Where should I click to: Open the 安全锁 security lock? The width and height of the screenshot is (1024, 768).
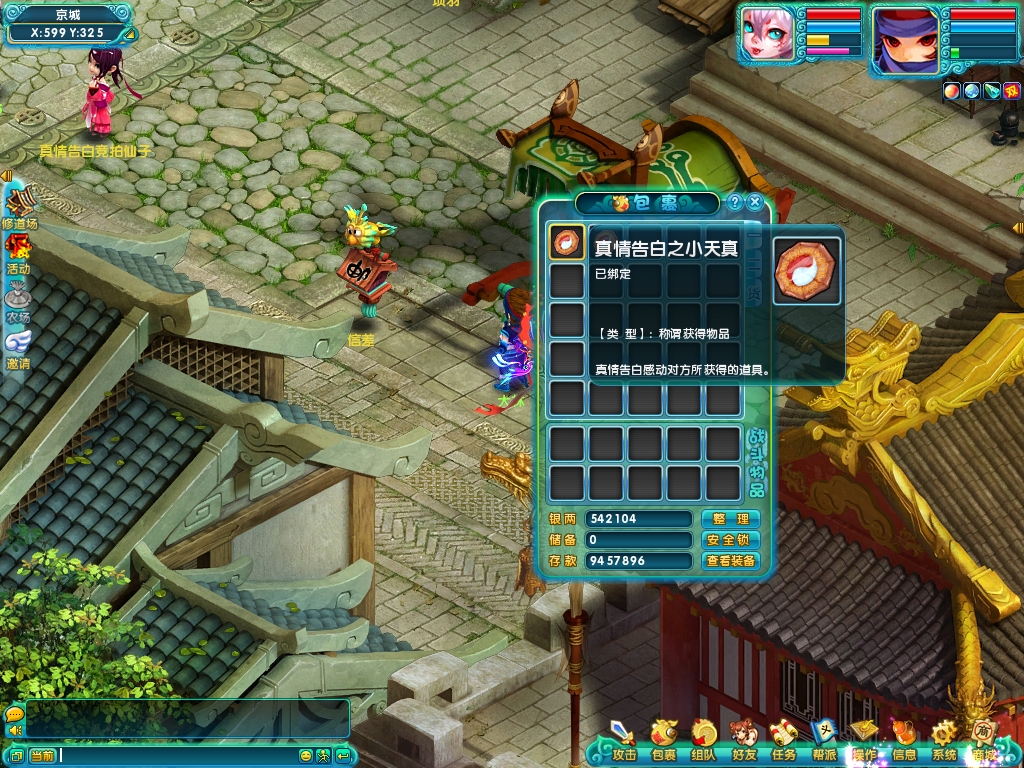click(730, 540)
